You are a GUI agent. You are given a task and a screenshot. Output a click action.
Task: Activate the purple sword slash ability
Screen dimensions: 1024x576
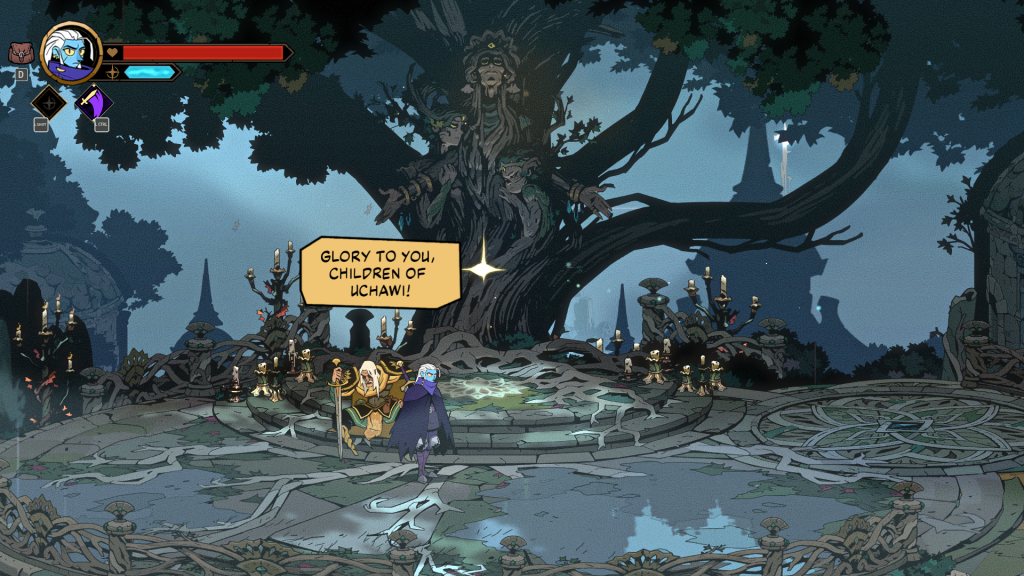click(x=94, y=102)
